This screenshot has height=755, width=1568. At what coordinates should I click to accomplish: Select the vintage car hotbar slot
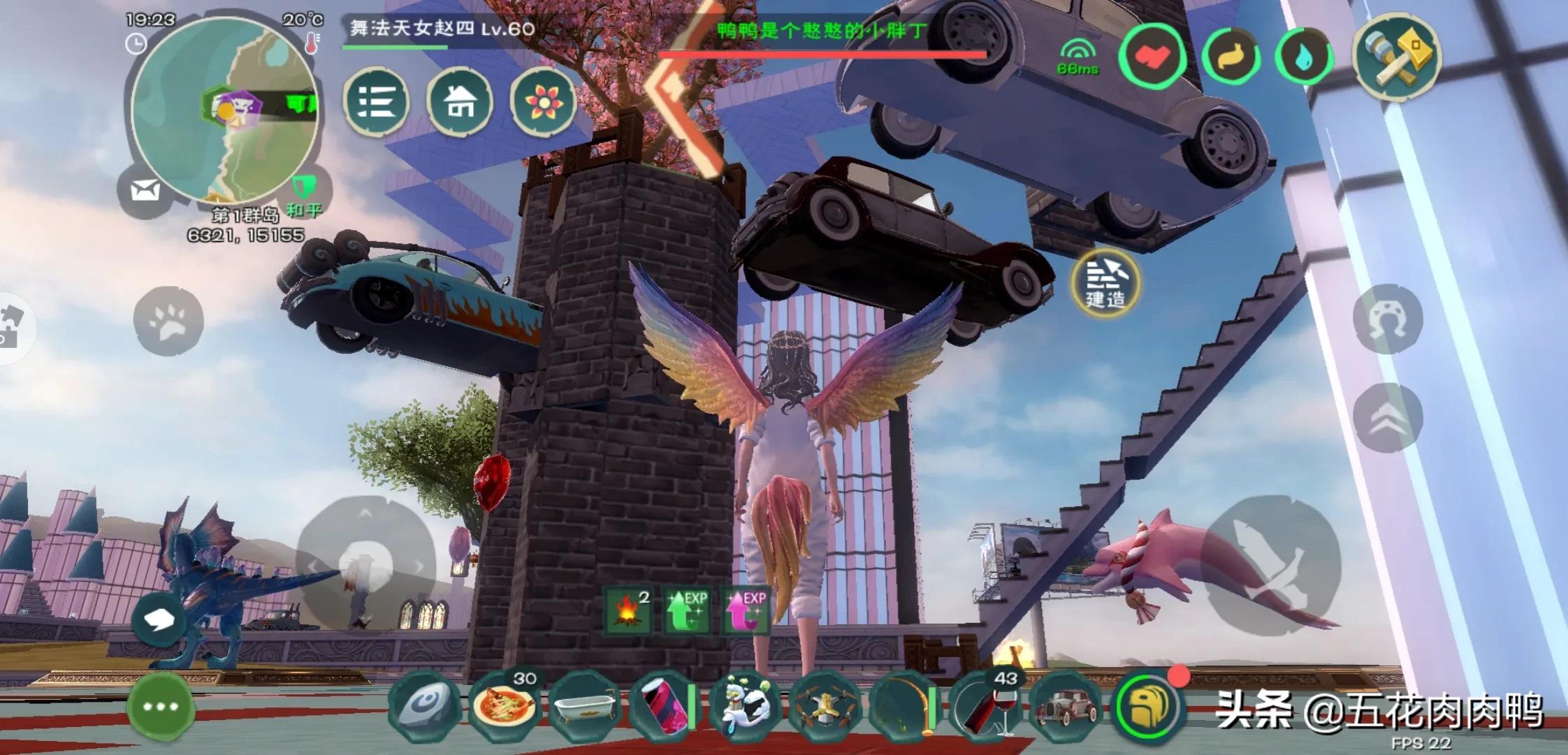point(1066,706)
